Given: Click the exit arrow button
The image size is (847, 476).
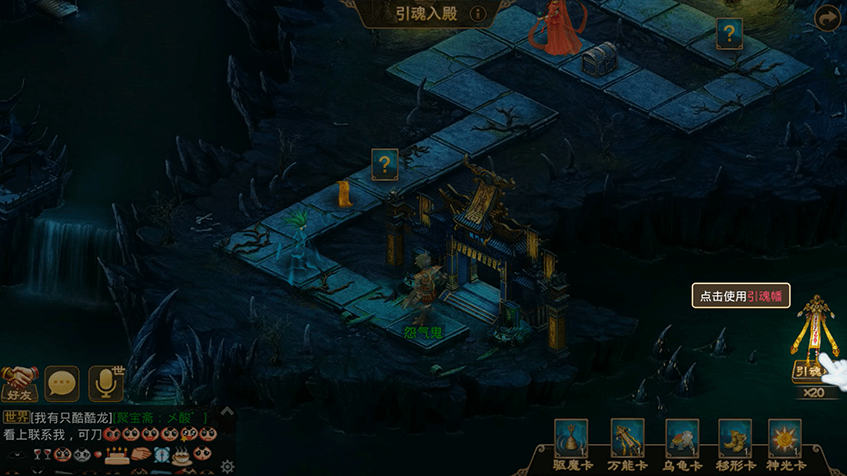Looking at the screenshot, I should pyautogui.click(x=828, y=18).
